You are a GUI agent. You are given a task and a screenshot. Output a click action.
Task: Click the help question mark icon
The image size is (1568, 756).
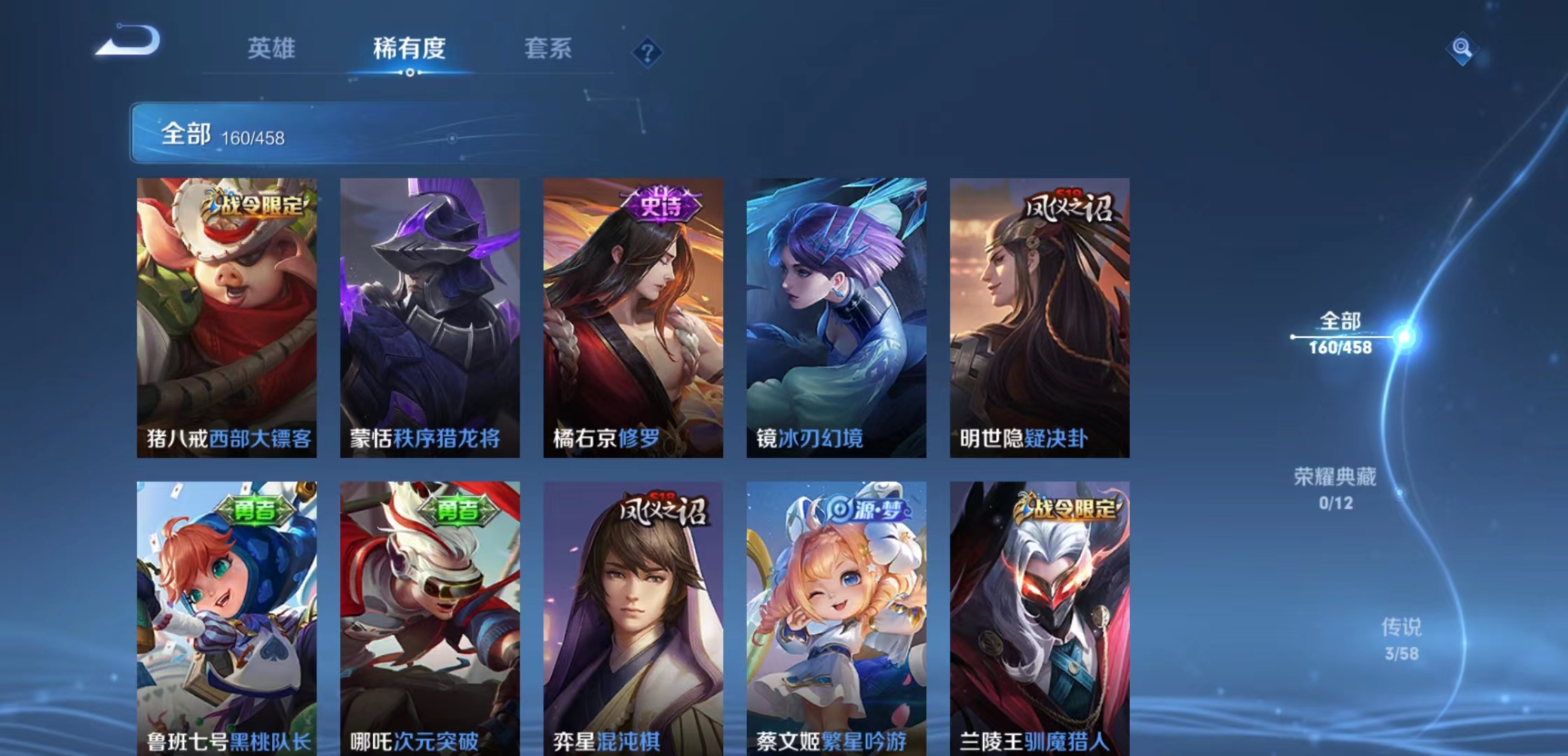[647, 50]
